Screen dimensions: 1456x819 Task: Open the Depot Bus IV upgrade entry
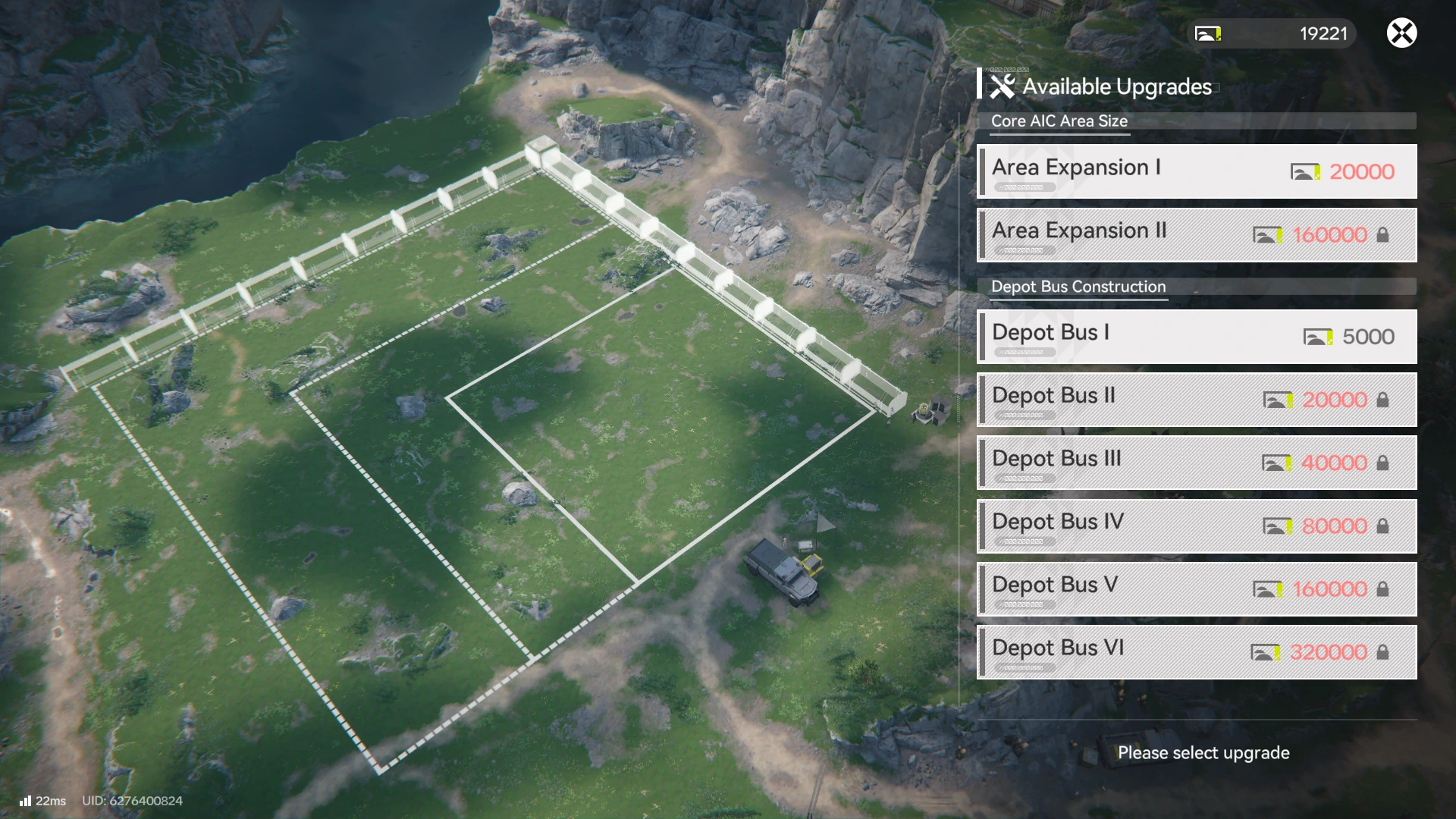tap(1197, 526)
